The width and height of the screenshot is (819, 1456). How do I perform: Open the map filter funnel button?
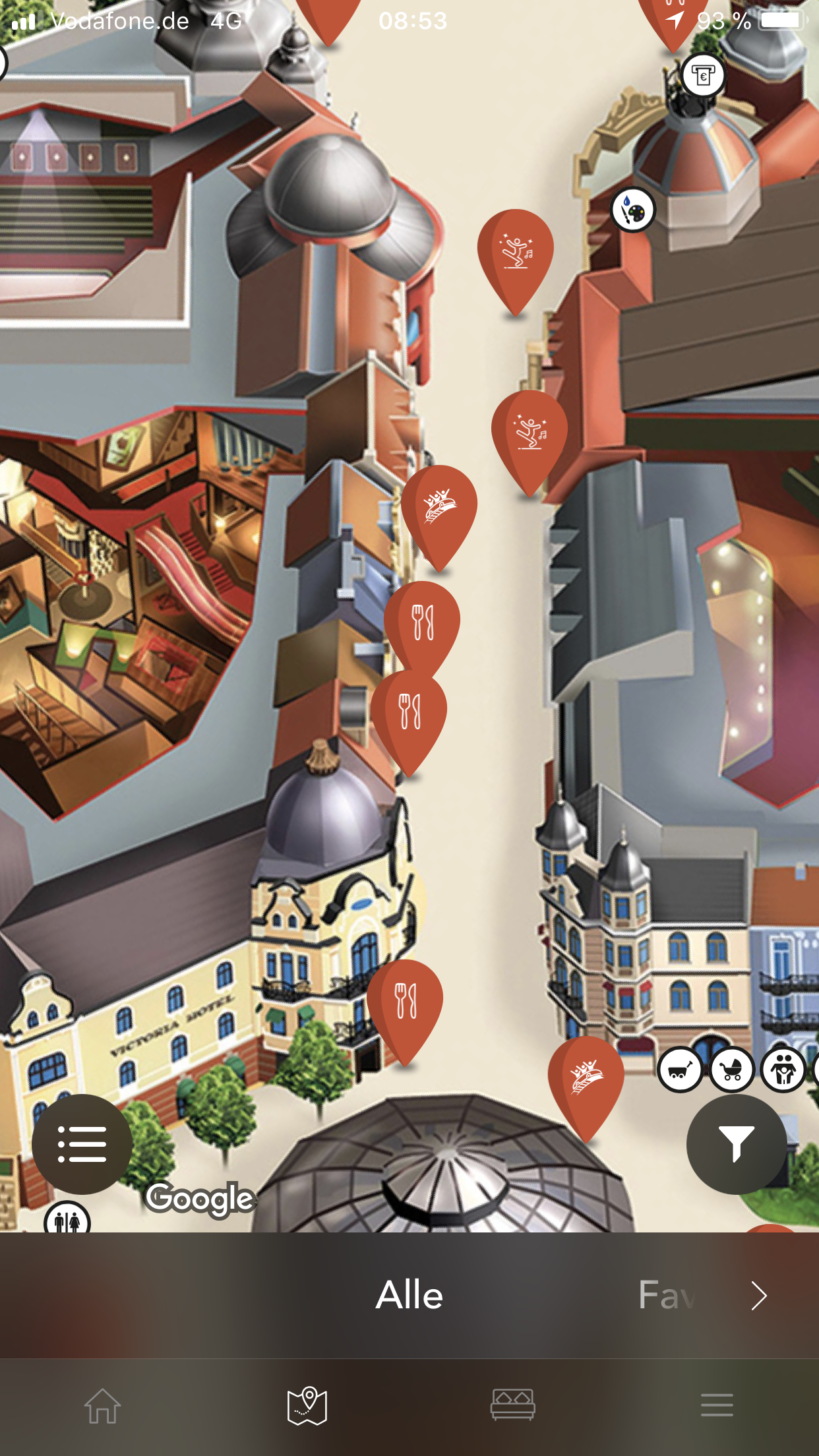pyautogui.click(x=736, y=1144)
